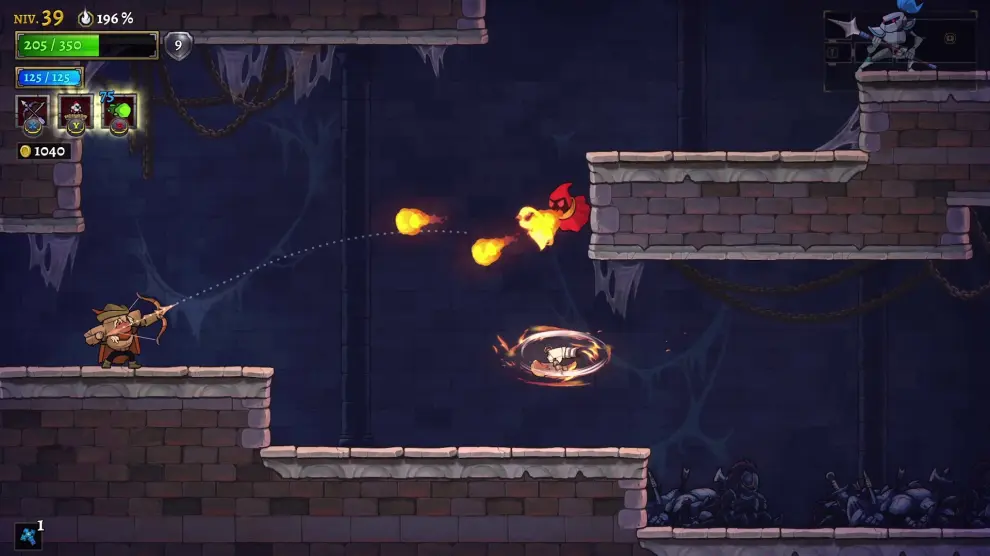Select the bow and arrow weapon icon
This screenshot has width=990, height=556.
(33, 112)
